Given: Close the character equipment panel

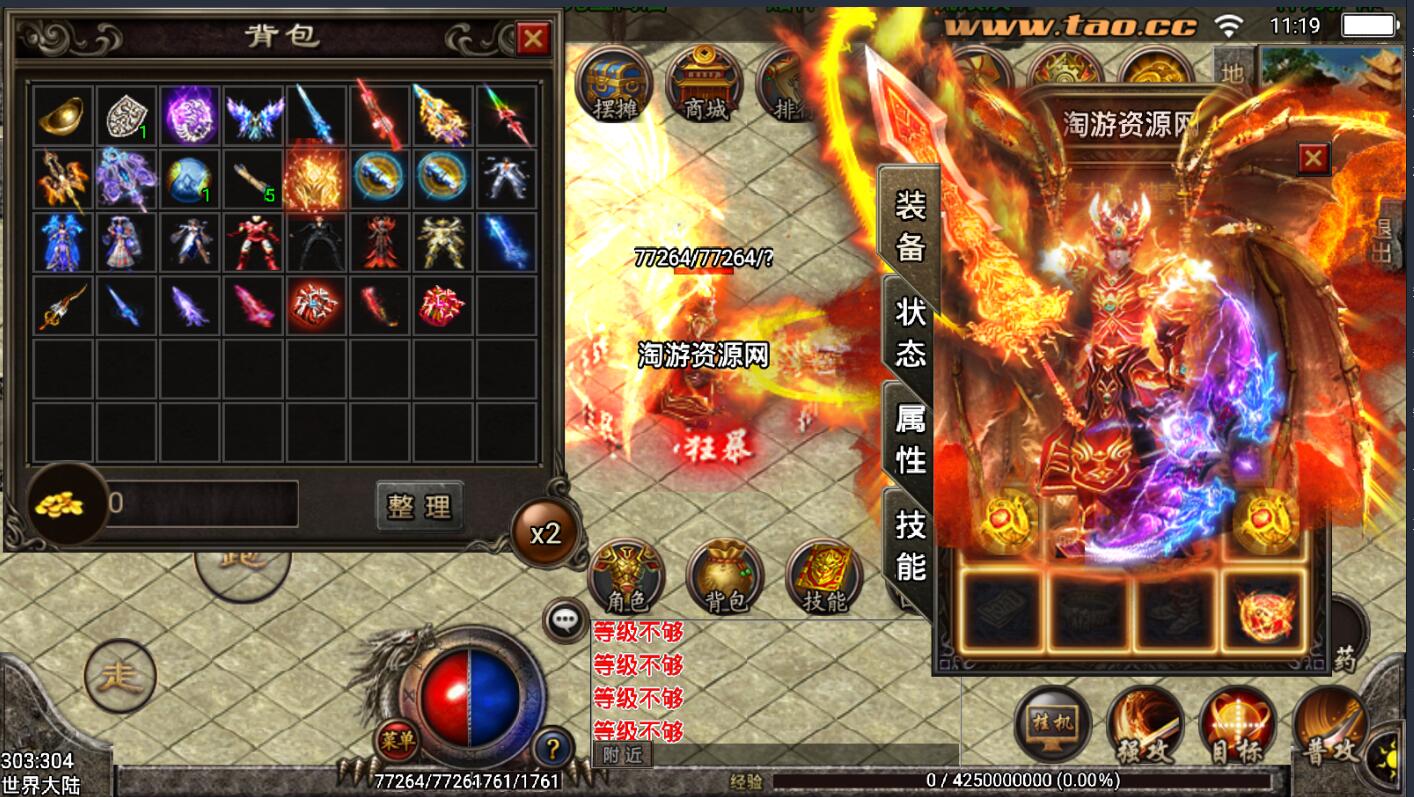Looking at the screenshot, I should pyautogui.click(x=1313, y=159).
